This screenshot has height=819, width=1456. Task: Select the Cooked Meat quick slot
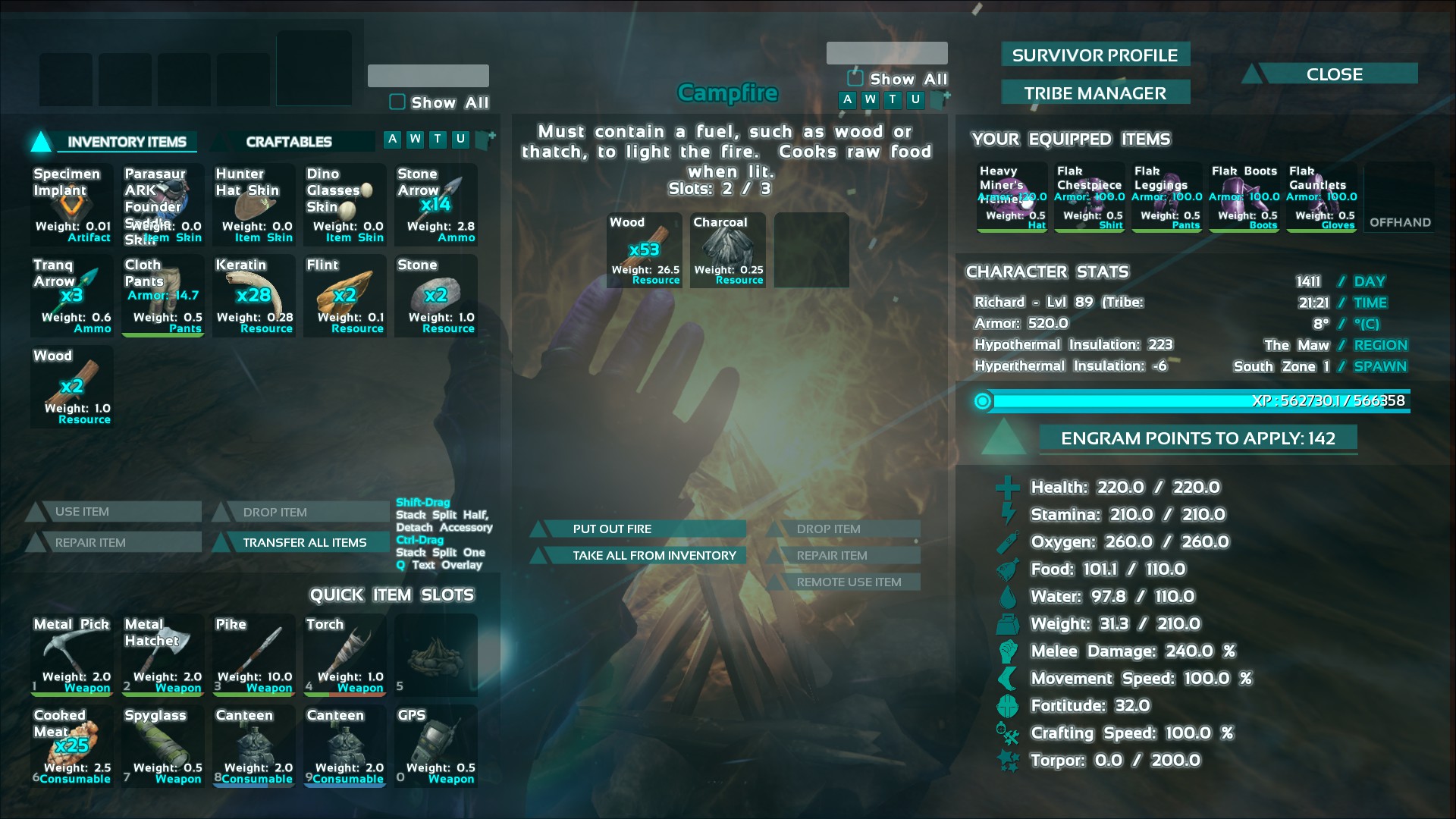tap(72, 746)
